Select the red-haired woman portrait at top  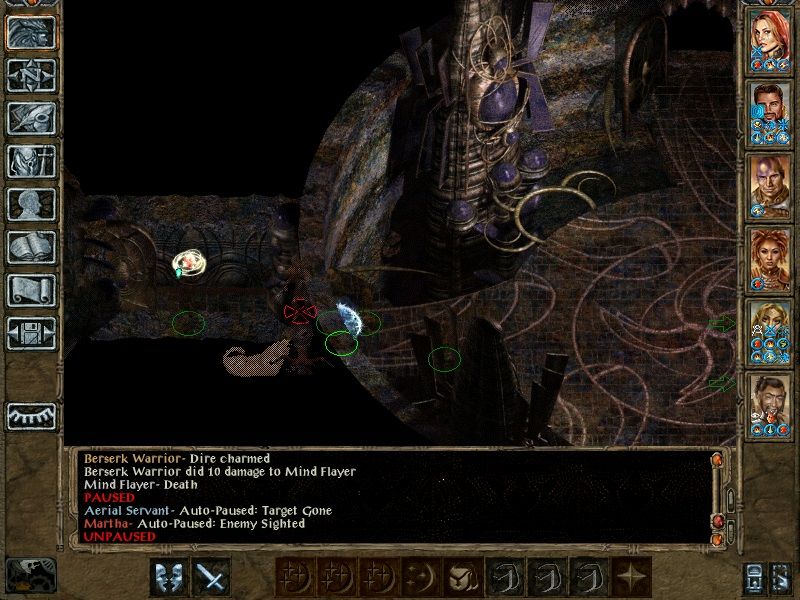[x=771, y=35]
